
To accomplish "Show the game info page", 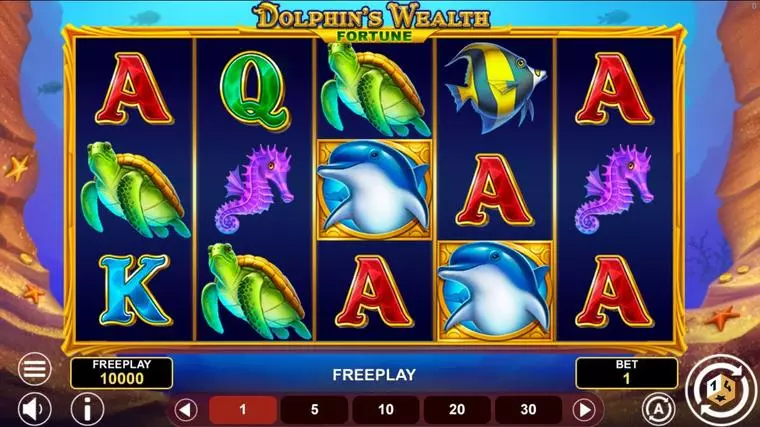I will tap(89, 408).
